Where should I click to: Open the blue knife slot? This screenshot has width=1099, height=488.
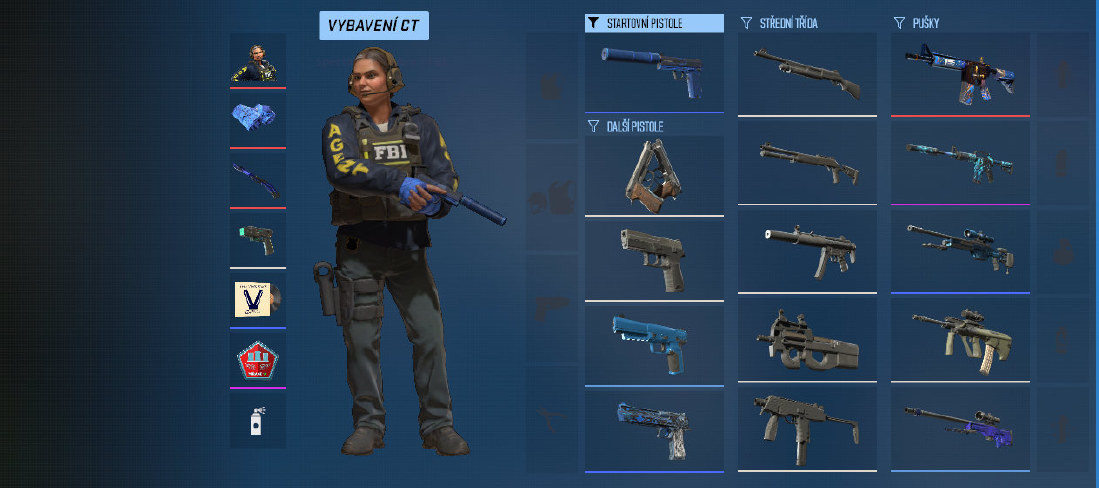258,179
